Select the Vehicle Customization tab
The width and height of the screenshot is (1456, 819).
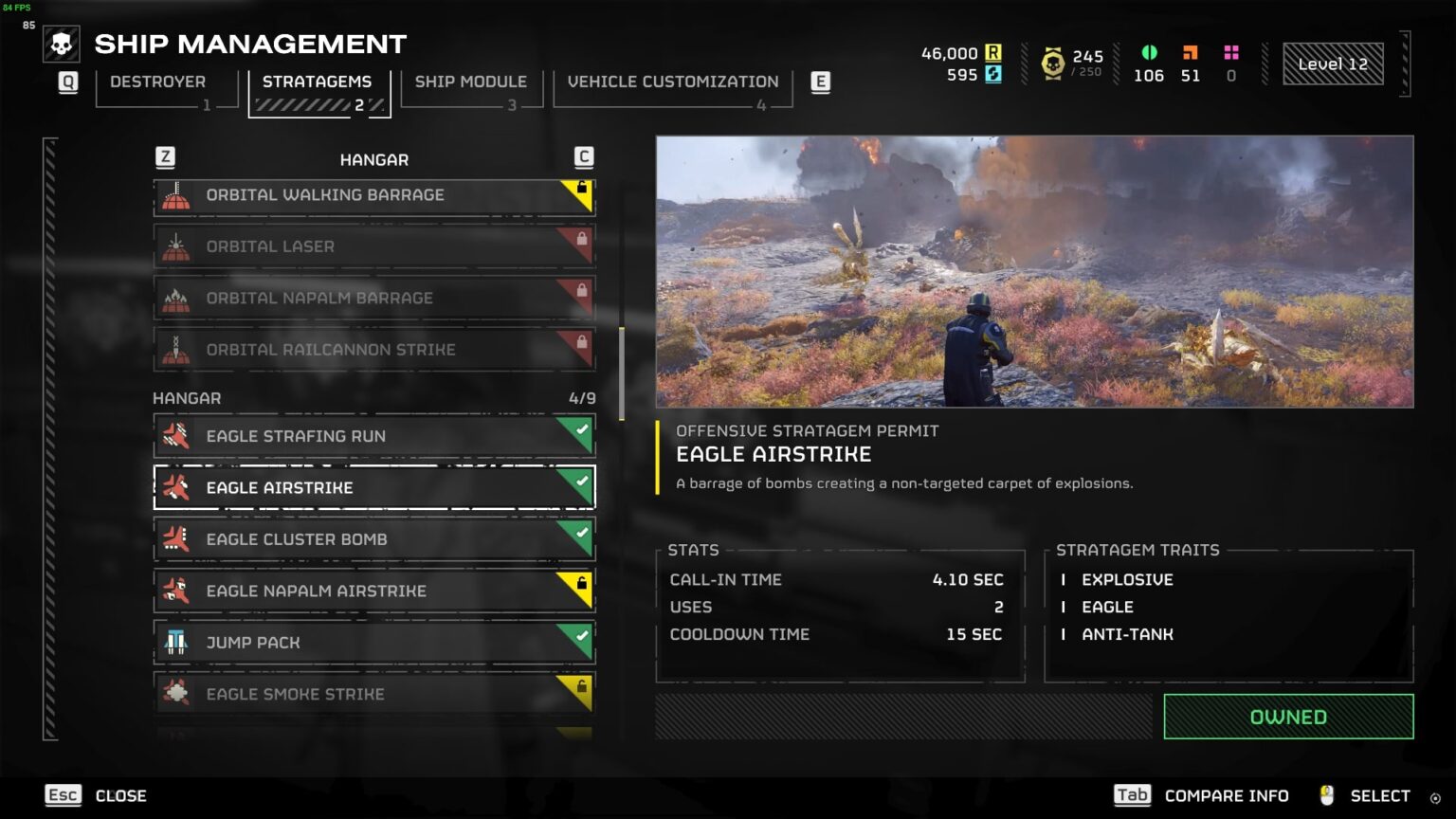click(x=672, y=82)
